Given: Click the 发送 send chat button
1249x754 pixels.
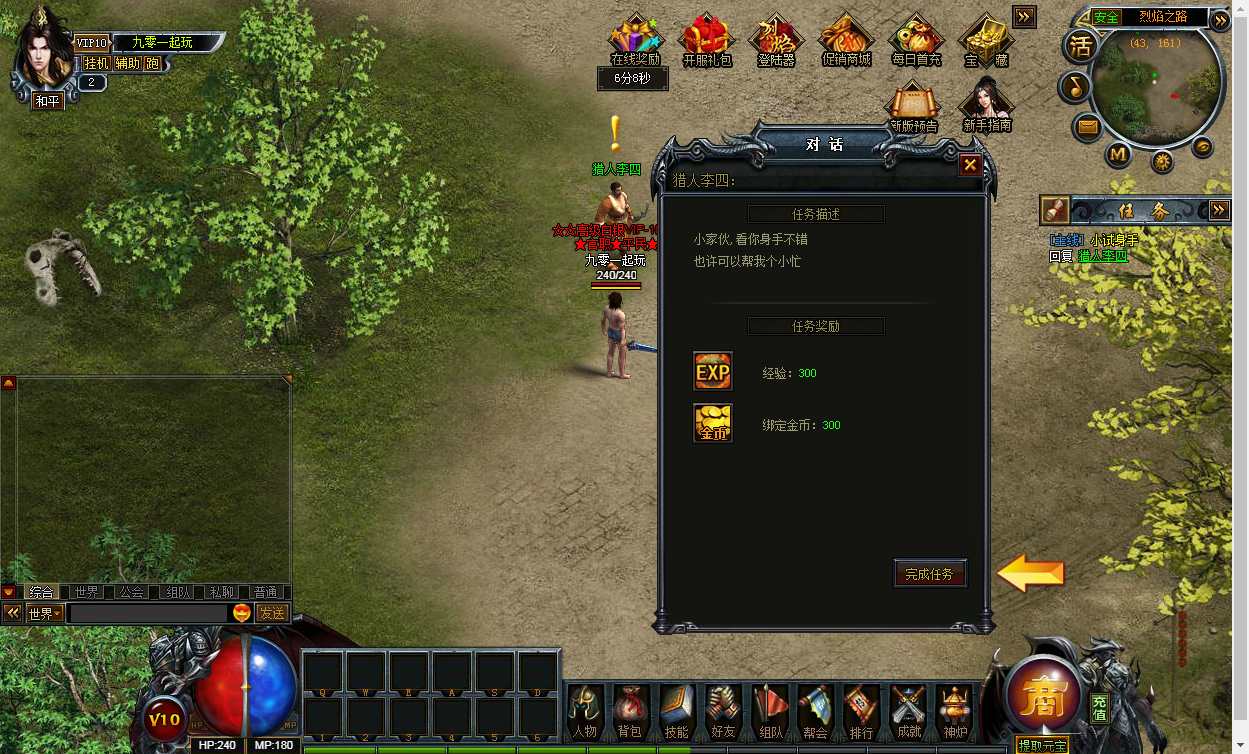Looking at the screenshot, I should (272, 613).
